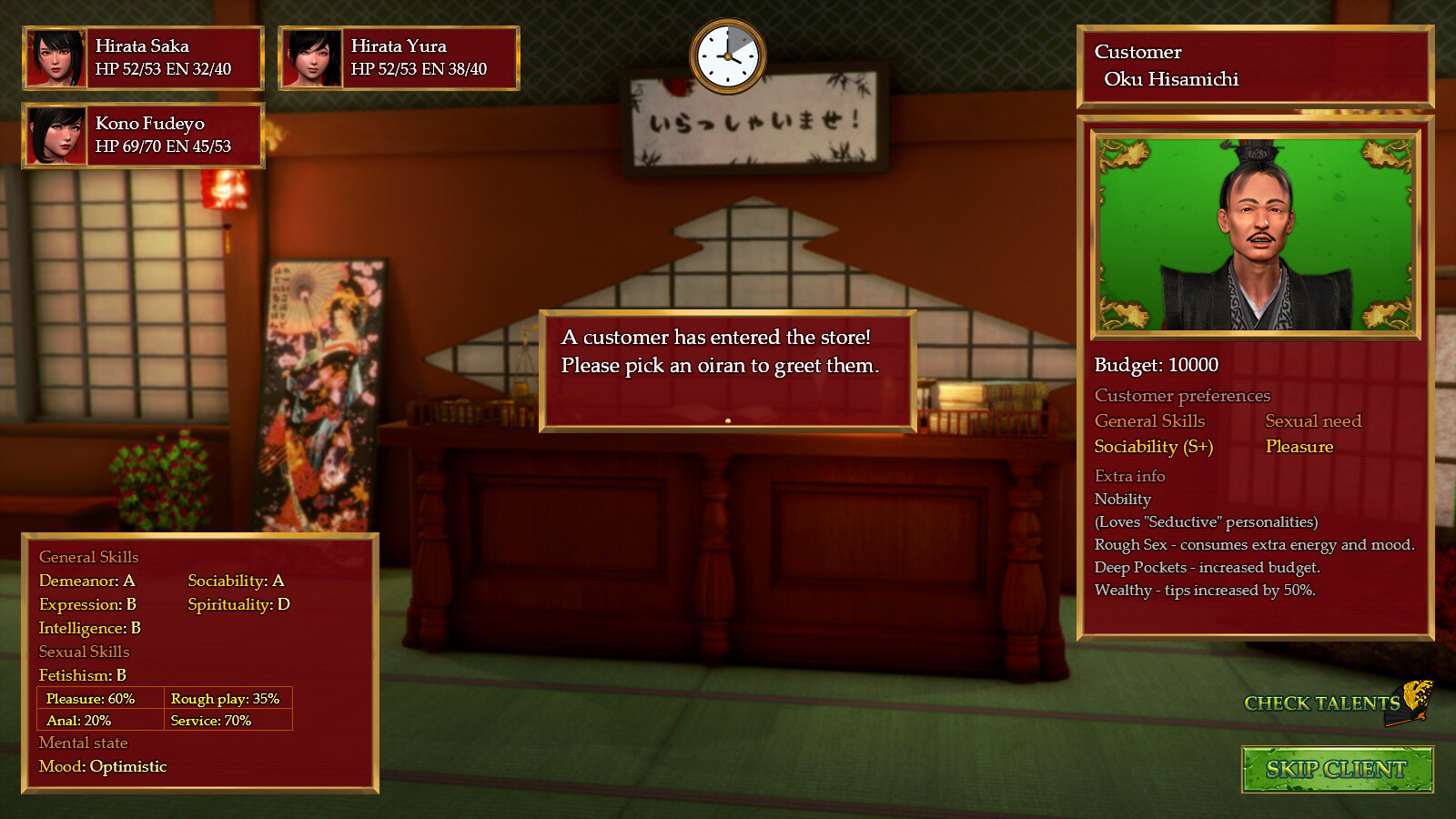The width and height of the screenshot is (1456, 819).
Task: Select Kono Fudeyo's character card
Action: [143, 136]
